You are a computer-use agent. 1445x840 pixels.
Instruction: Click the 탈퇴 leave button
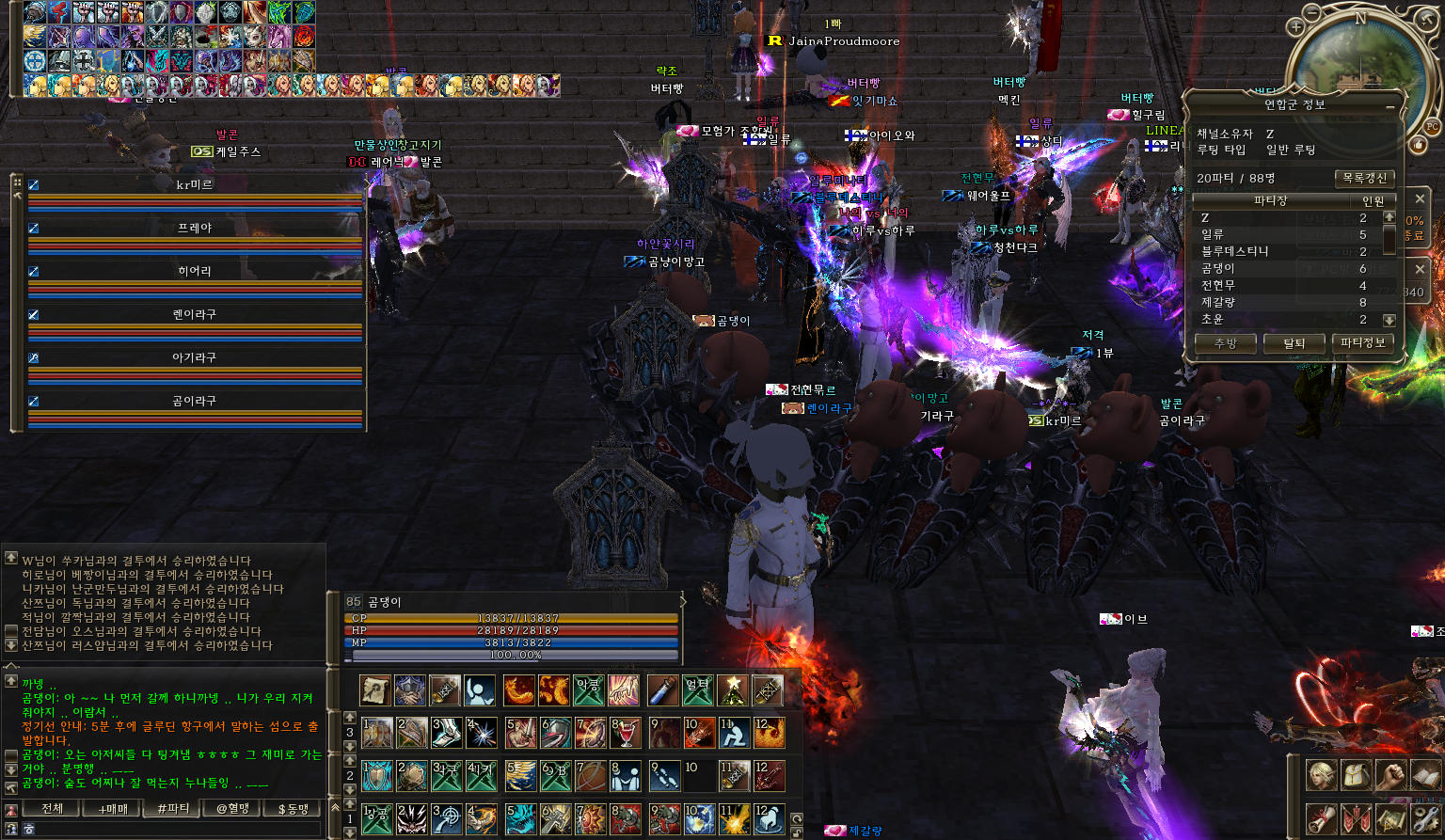(1294, 343)
